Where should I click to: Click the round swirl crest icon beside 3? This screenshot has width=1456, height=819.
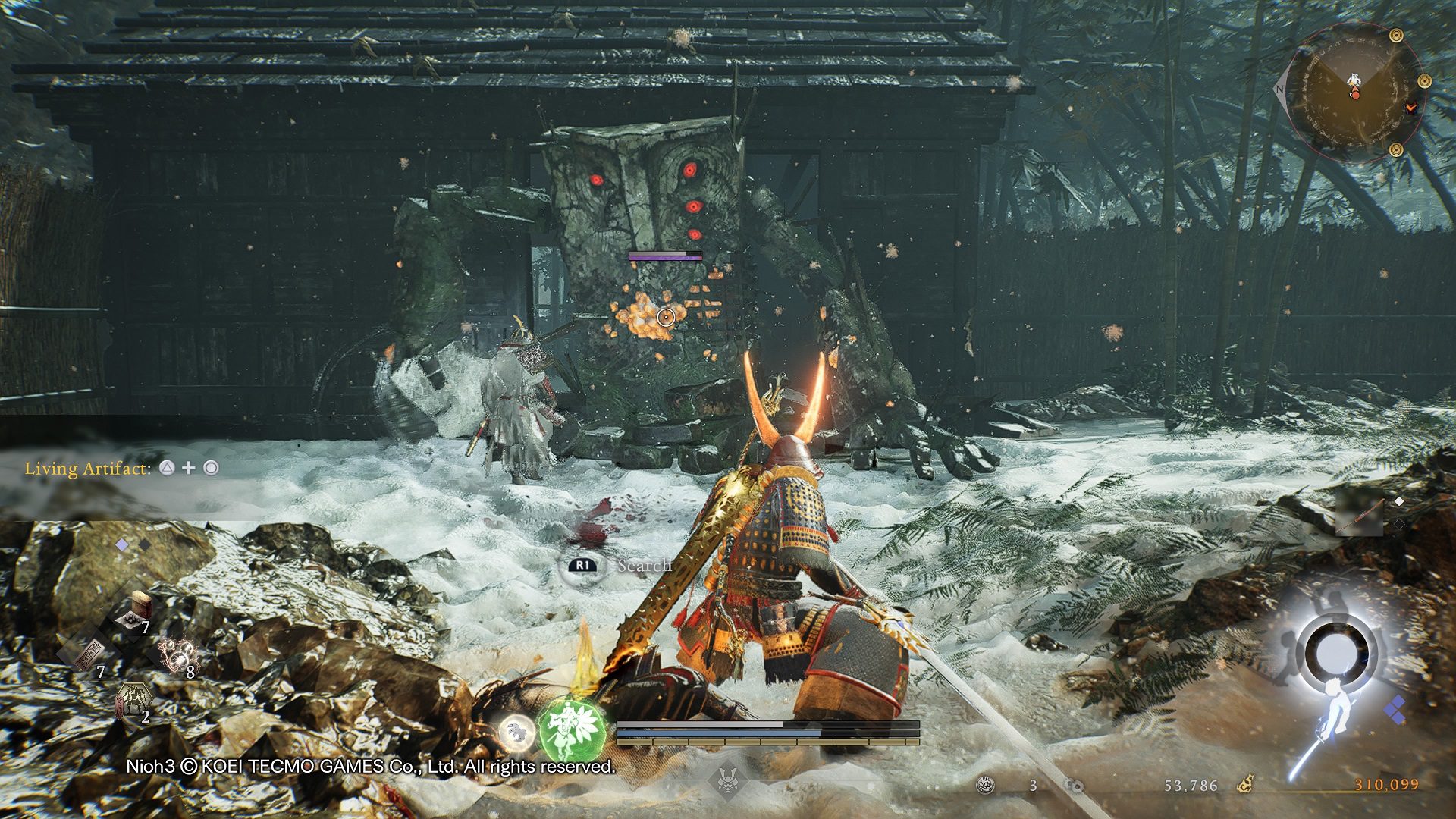coord(985,786)
